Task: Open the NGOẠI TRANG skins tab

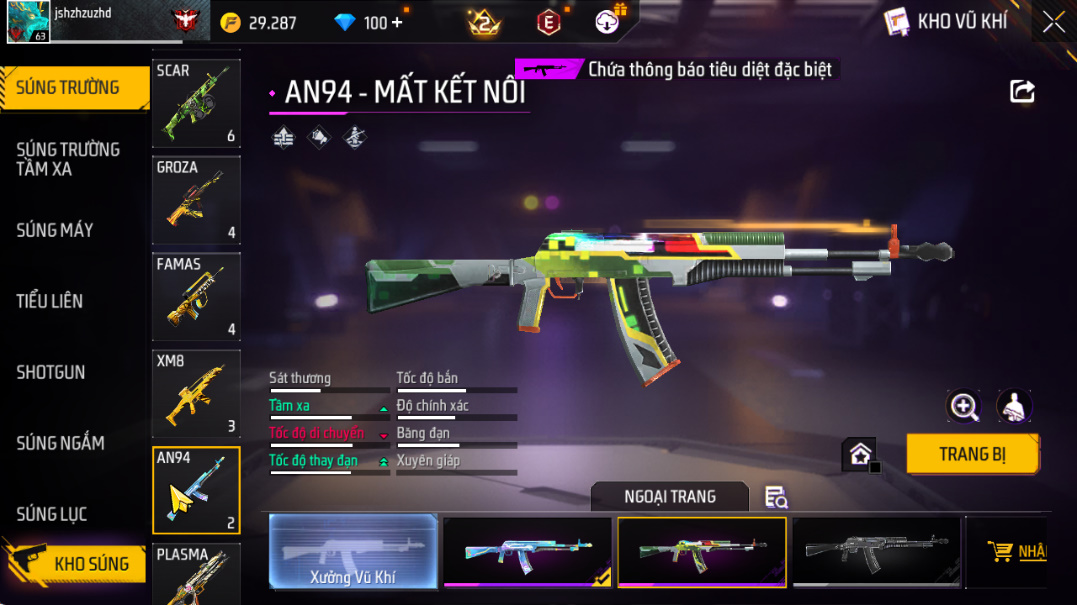Action: (670, 496)
